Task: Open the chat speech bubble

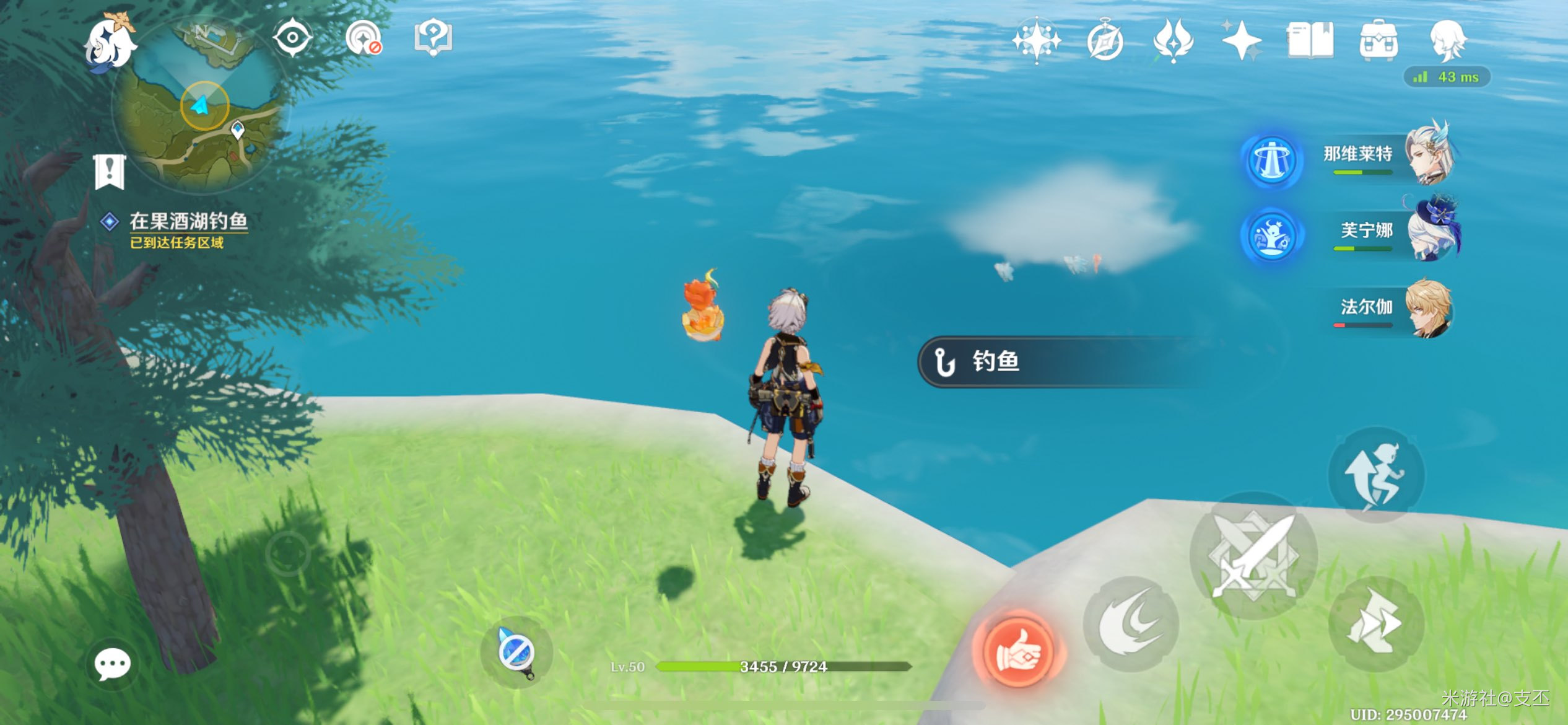Action: click(x=112, y=665)
